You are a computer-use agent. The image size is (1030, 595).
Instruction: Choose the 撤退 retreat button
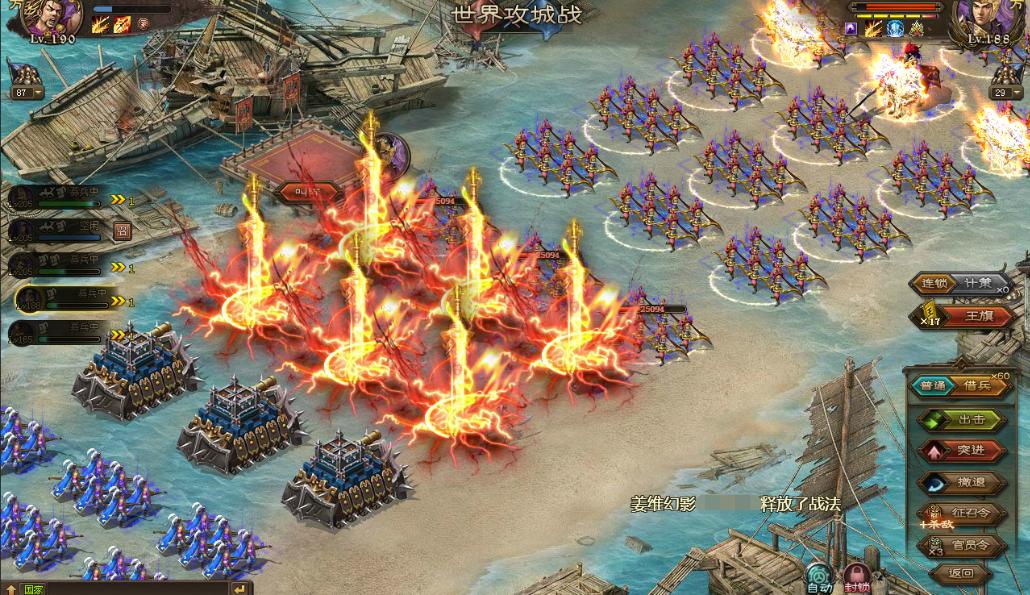962,482
